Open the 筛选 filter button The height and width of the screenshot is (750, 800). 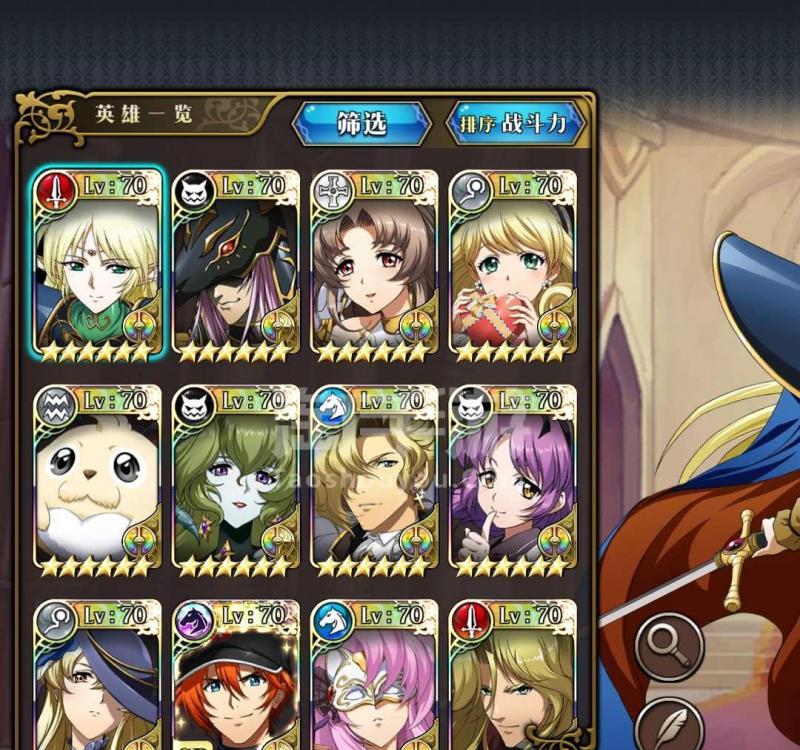pos(361,124)
